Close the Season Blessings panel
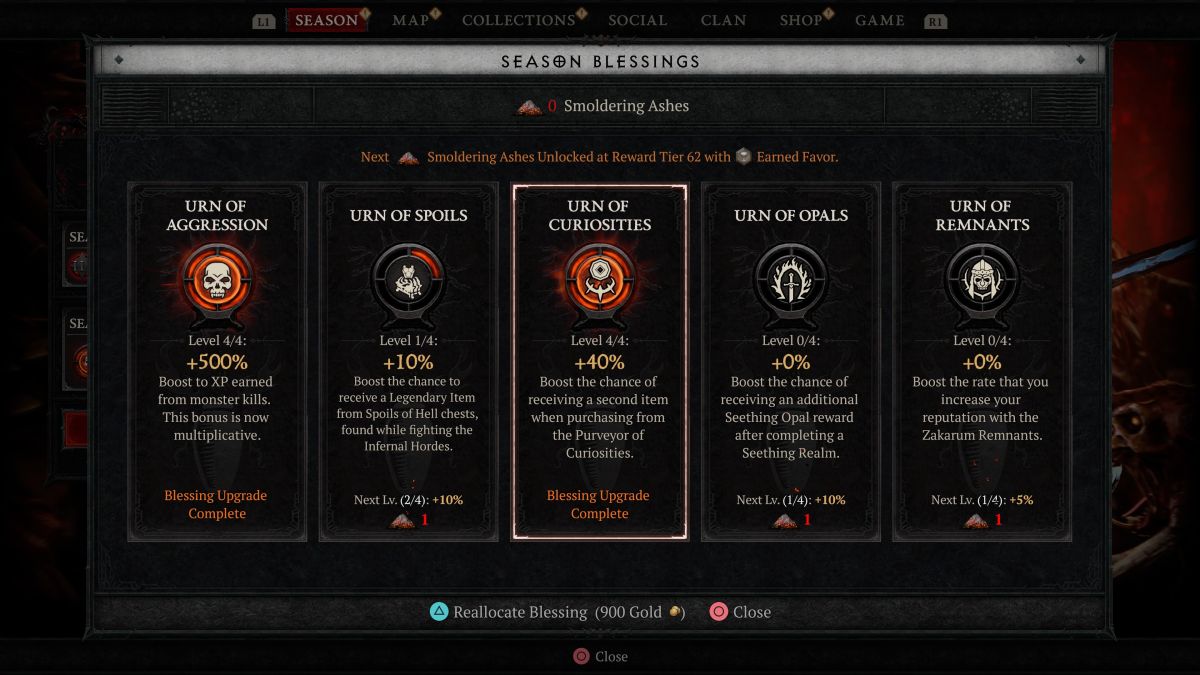 click(x=740, y=612)
